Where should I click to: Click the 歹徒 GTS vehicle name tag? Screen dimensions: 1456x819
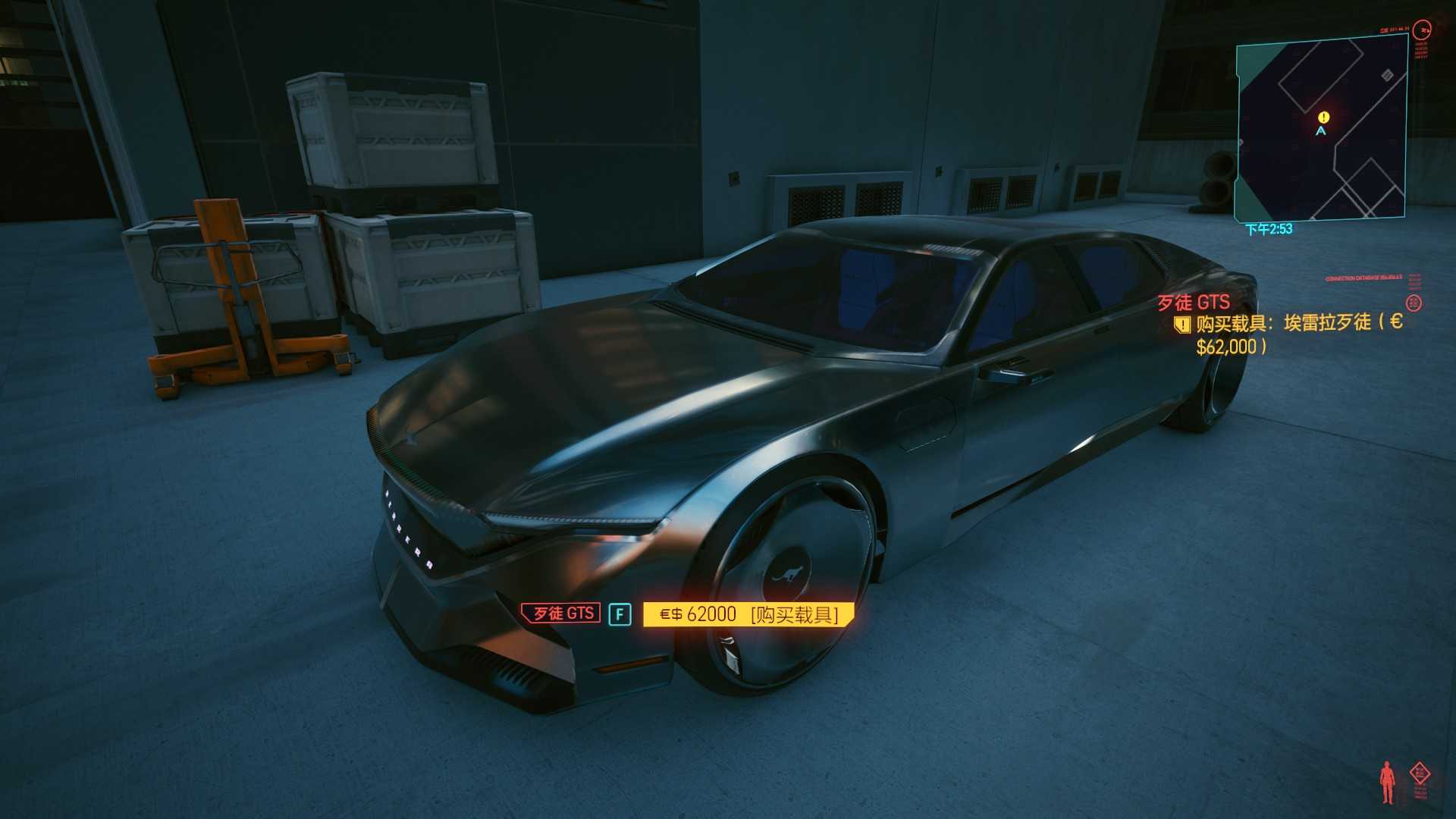[x=561, y=613]
